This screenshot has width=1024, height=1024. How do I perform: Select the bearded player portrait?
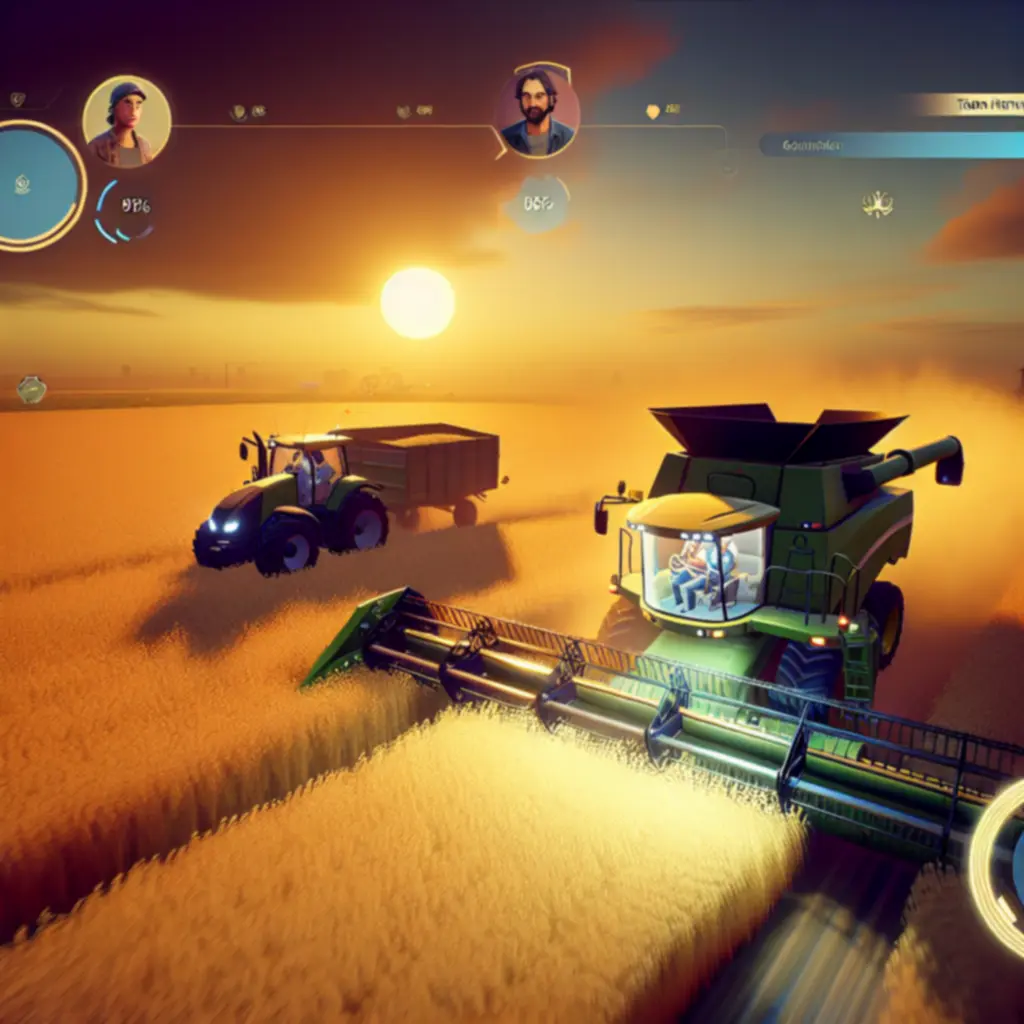(x=538, y=113)
